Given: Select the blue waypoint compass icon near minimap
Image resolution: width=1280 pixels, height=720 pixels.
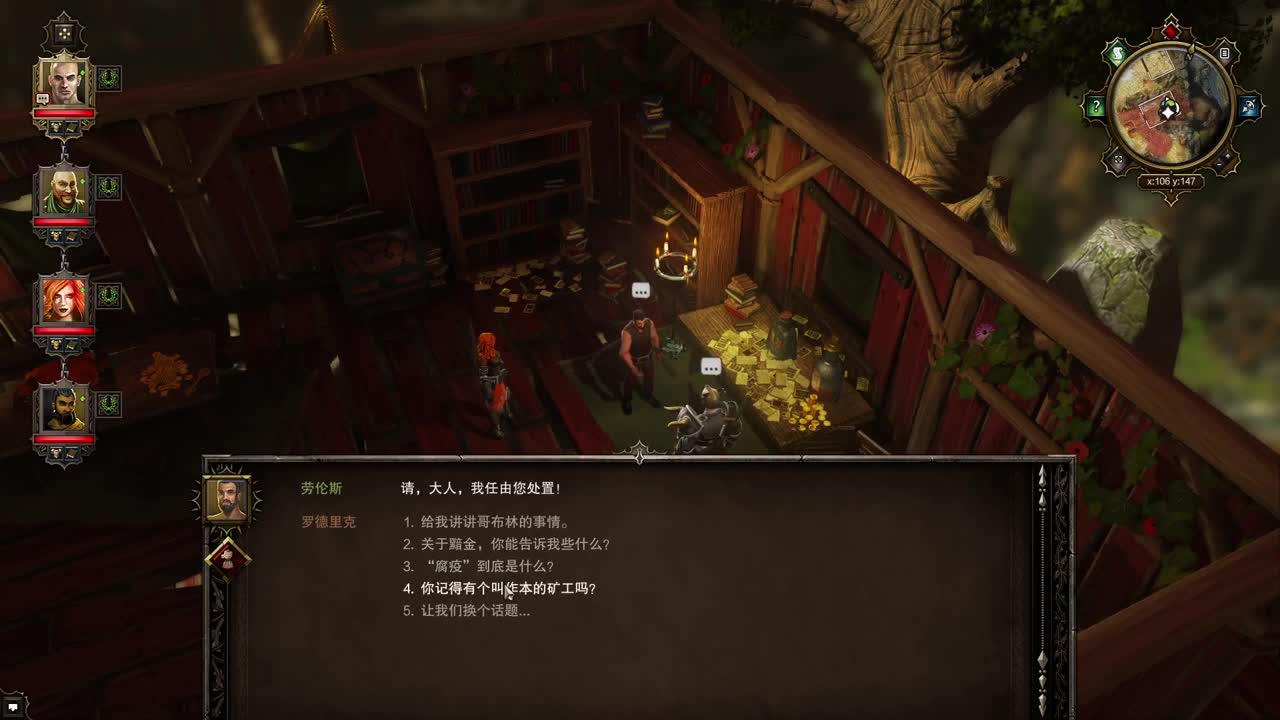Looking at the screenshot, I should point(1248,105).
